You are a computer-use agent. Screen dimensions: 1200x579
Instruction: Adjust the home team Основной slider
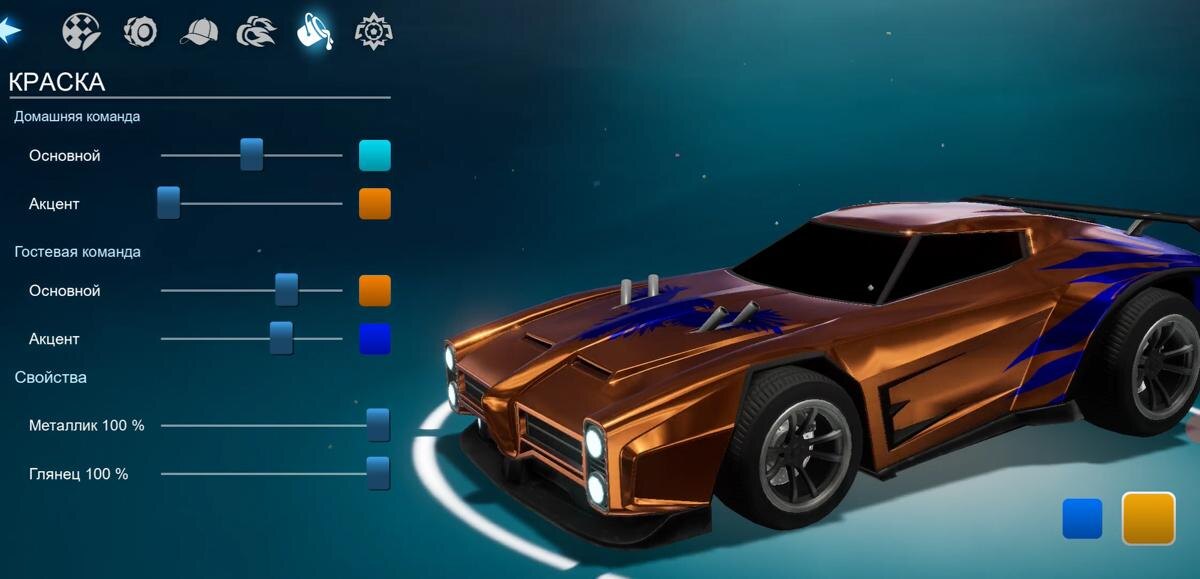point(251,155)
